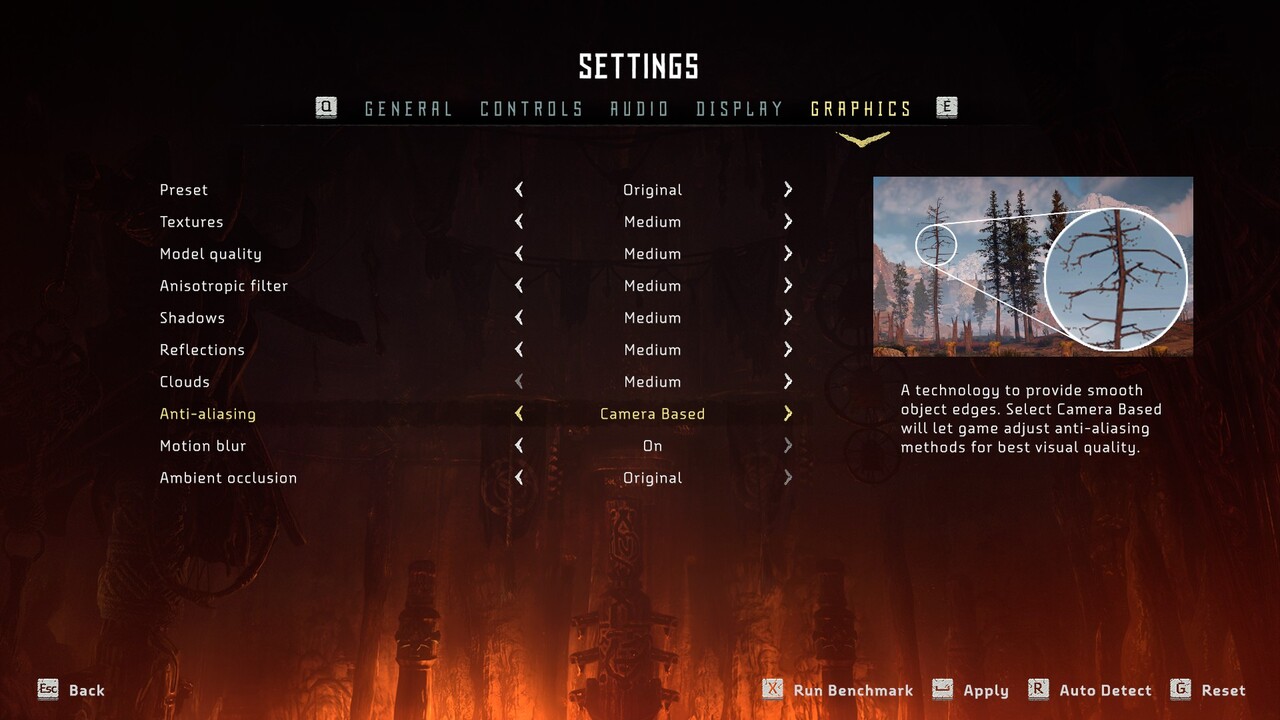Raise Clouds quality with right arrow

coord(788,382)
